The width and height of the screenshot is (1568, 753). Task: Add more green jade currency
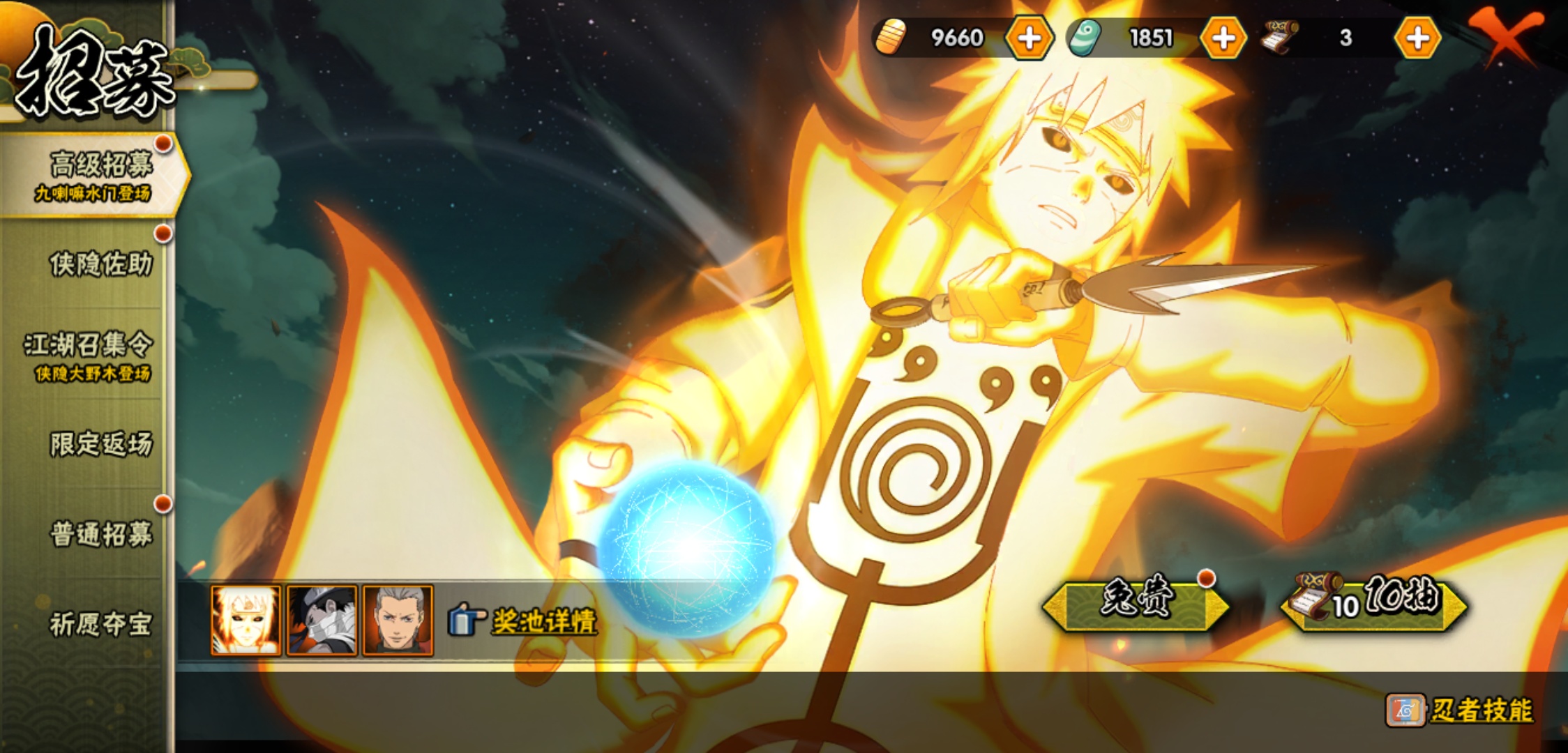click(x=1223, y=38)
